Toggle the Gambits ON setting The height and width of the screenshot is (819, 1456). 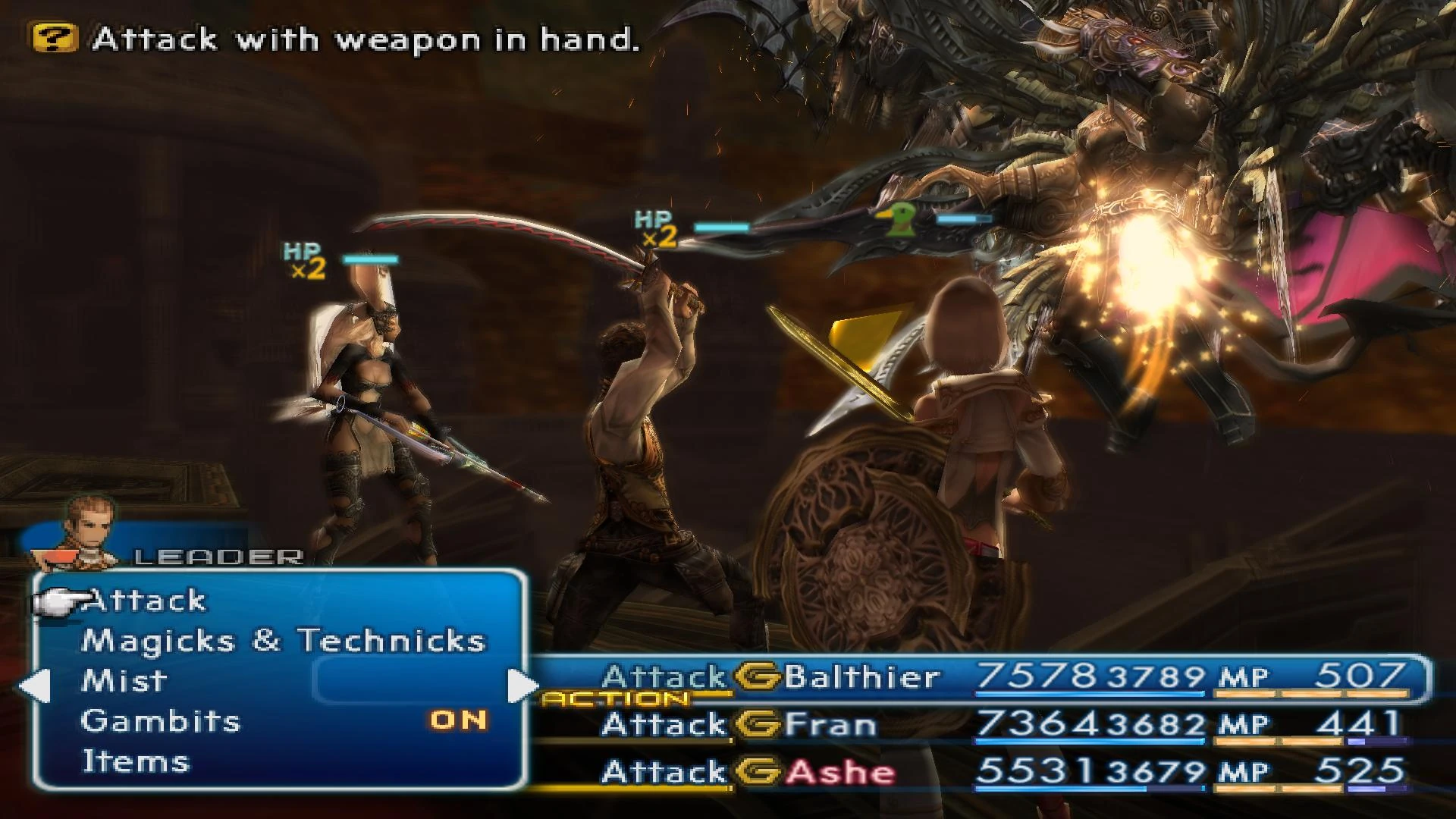461,720
